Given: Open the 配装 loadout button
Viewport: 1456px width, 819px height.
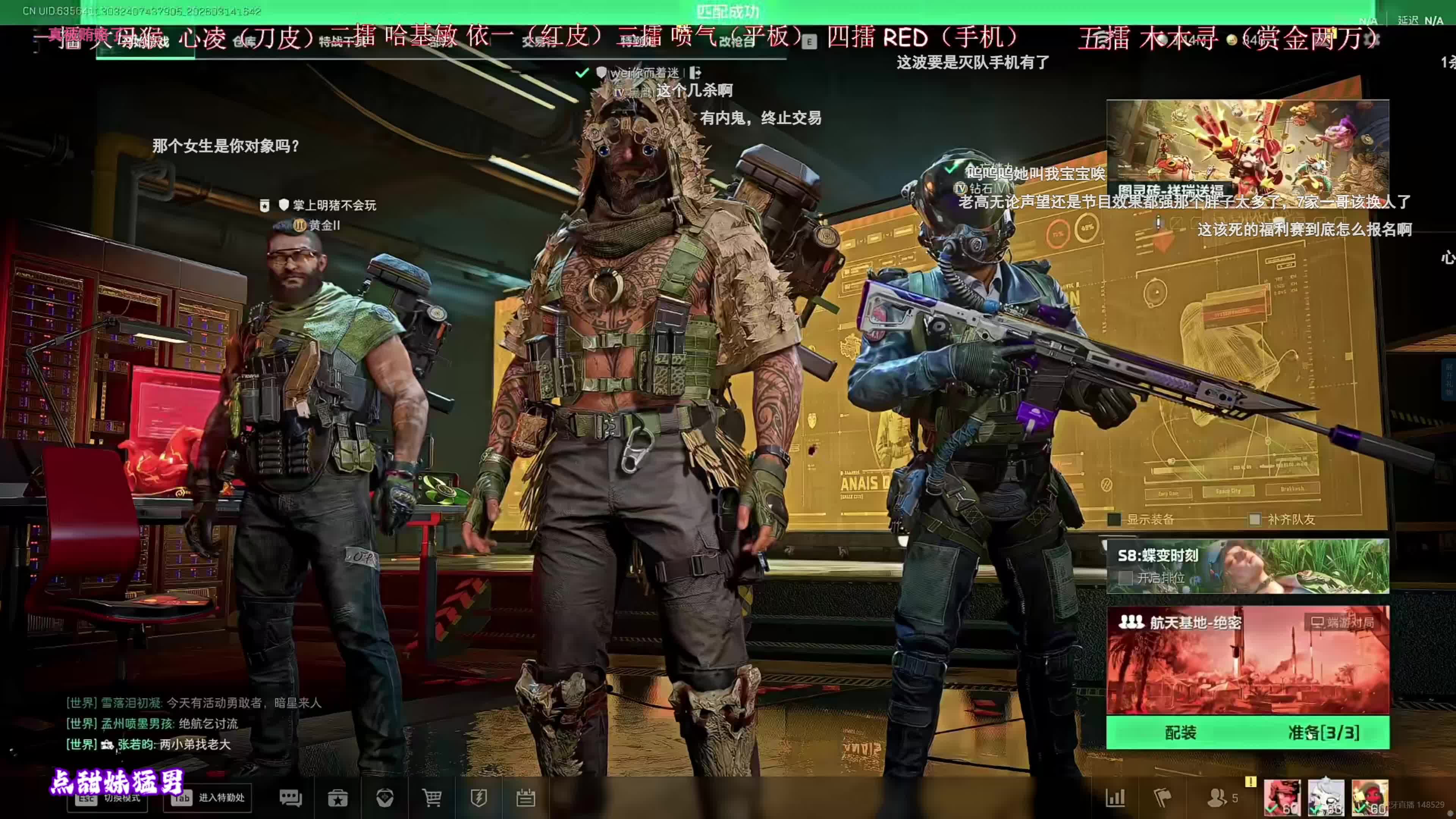Looking at the screenshot, I should [1180, 733].
